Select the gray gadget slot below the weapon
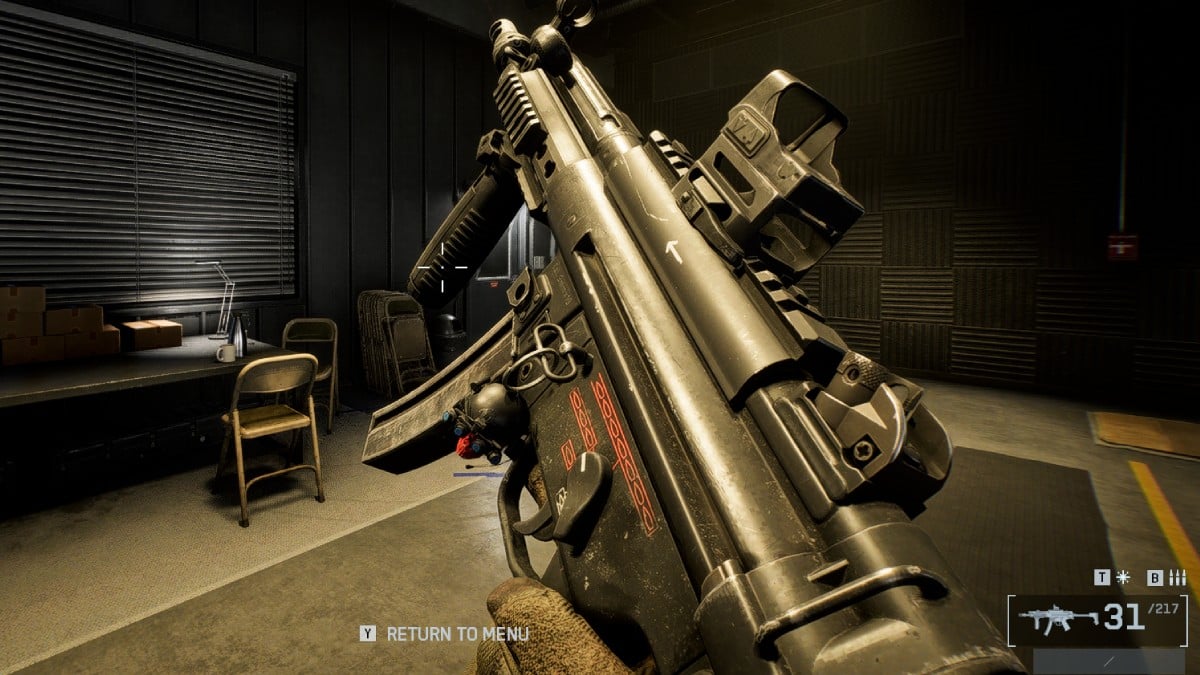 pos(1109,662)
